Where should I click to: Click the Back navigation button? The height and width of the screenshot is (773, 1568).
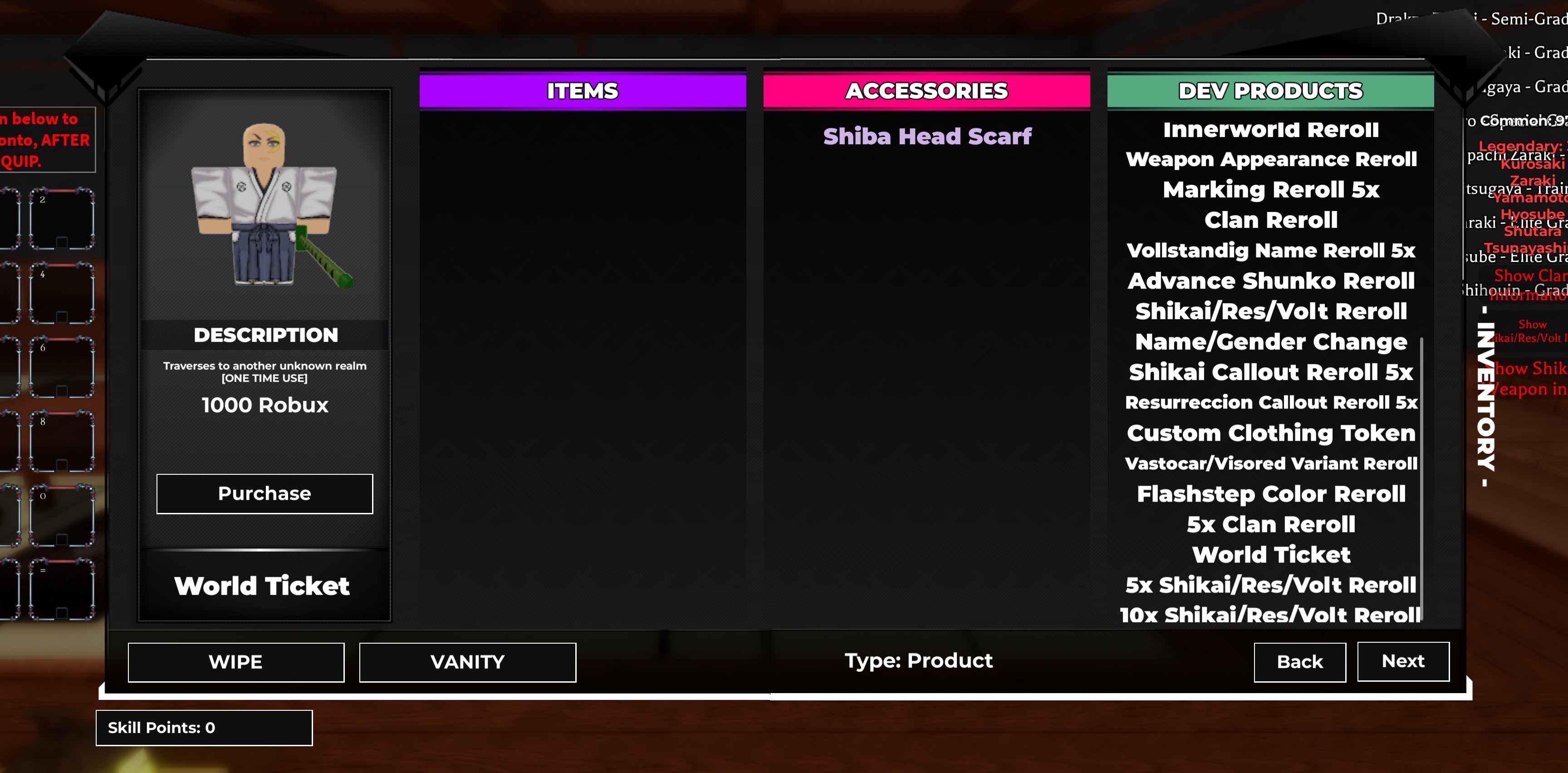click(1299, 662)
